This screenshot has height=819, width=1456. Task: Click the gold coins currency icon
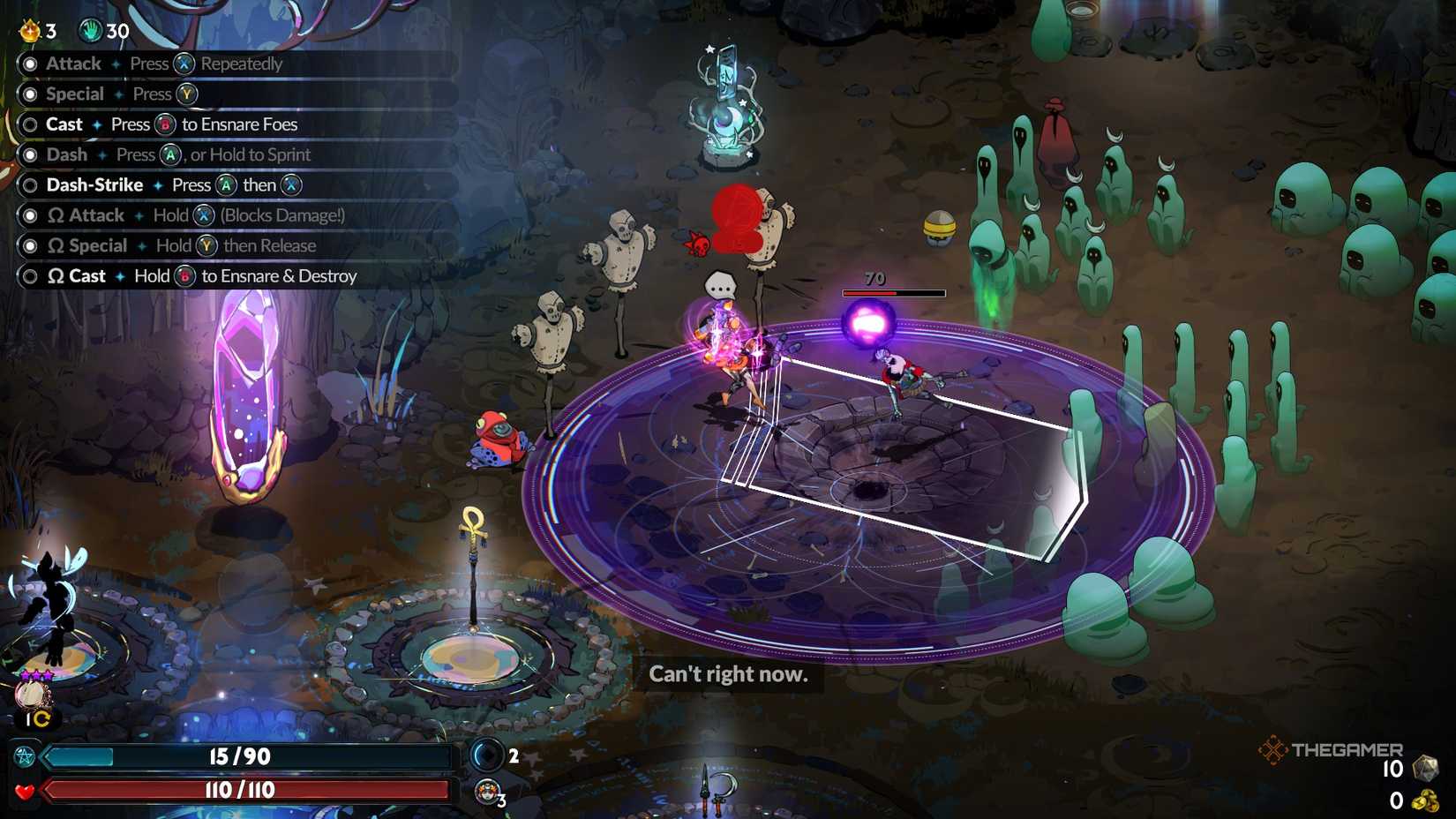1424,800
